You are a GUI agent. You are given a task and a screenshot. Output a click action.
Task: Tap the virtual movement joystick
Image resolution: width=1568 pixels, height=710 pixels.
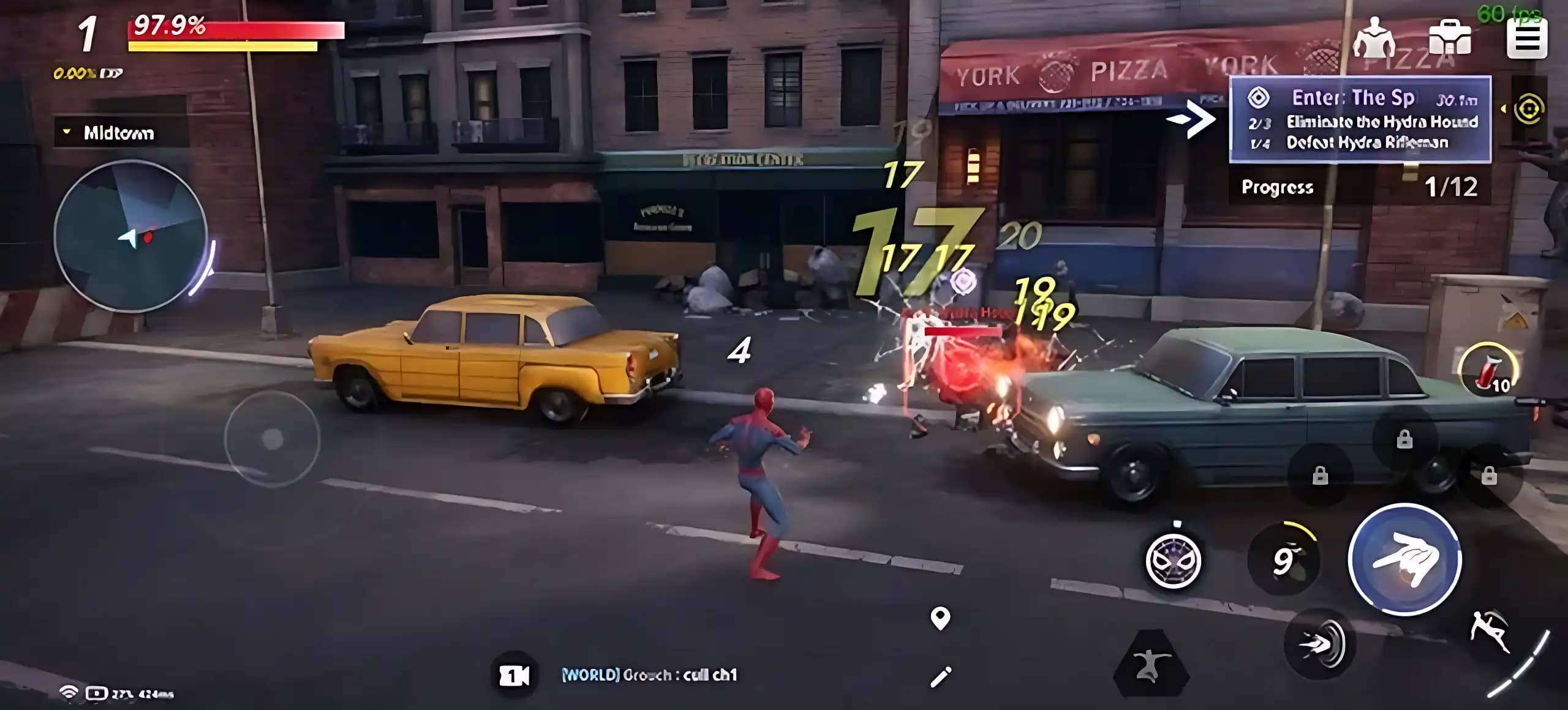pos(272,438)
